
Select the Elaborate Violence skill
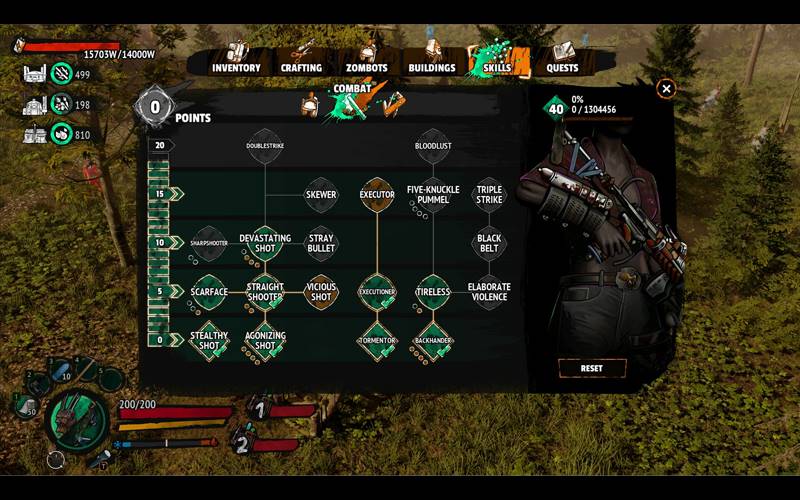pyautogui.click(x=489, y=292)
